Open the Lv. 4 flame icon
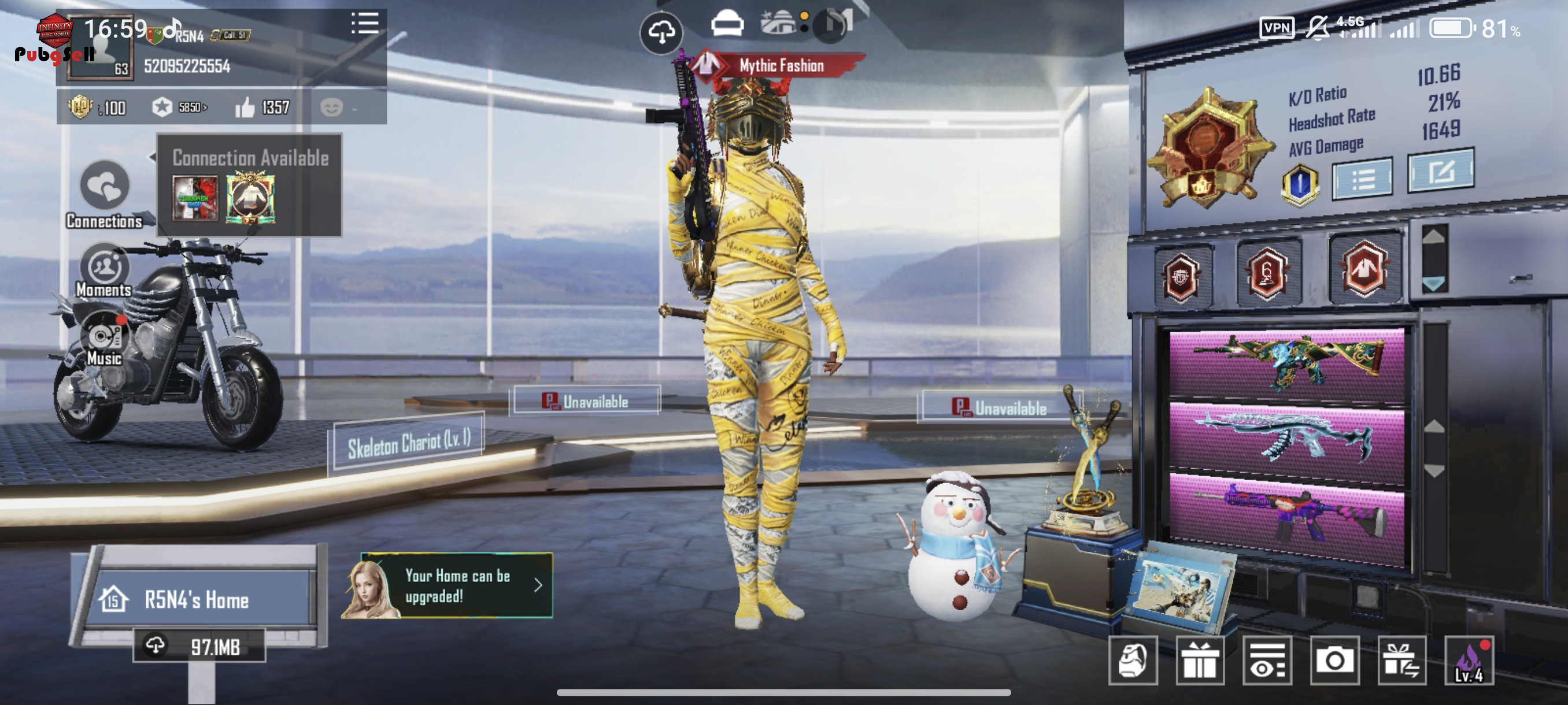The height and width of the screenshot is (705, 1568). [x=1468, y=661]
